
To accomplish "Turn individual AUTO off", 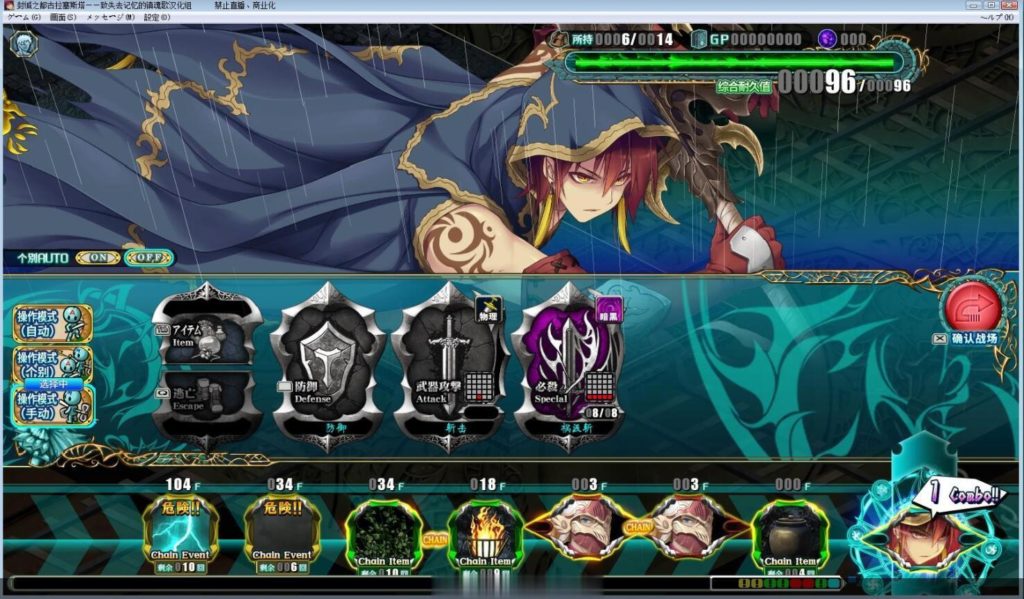I will 149,258.
